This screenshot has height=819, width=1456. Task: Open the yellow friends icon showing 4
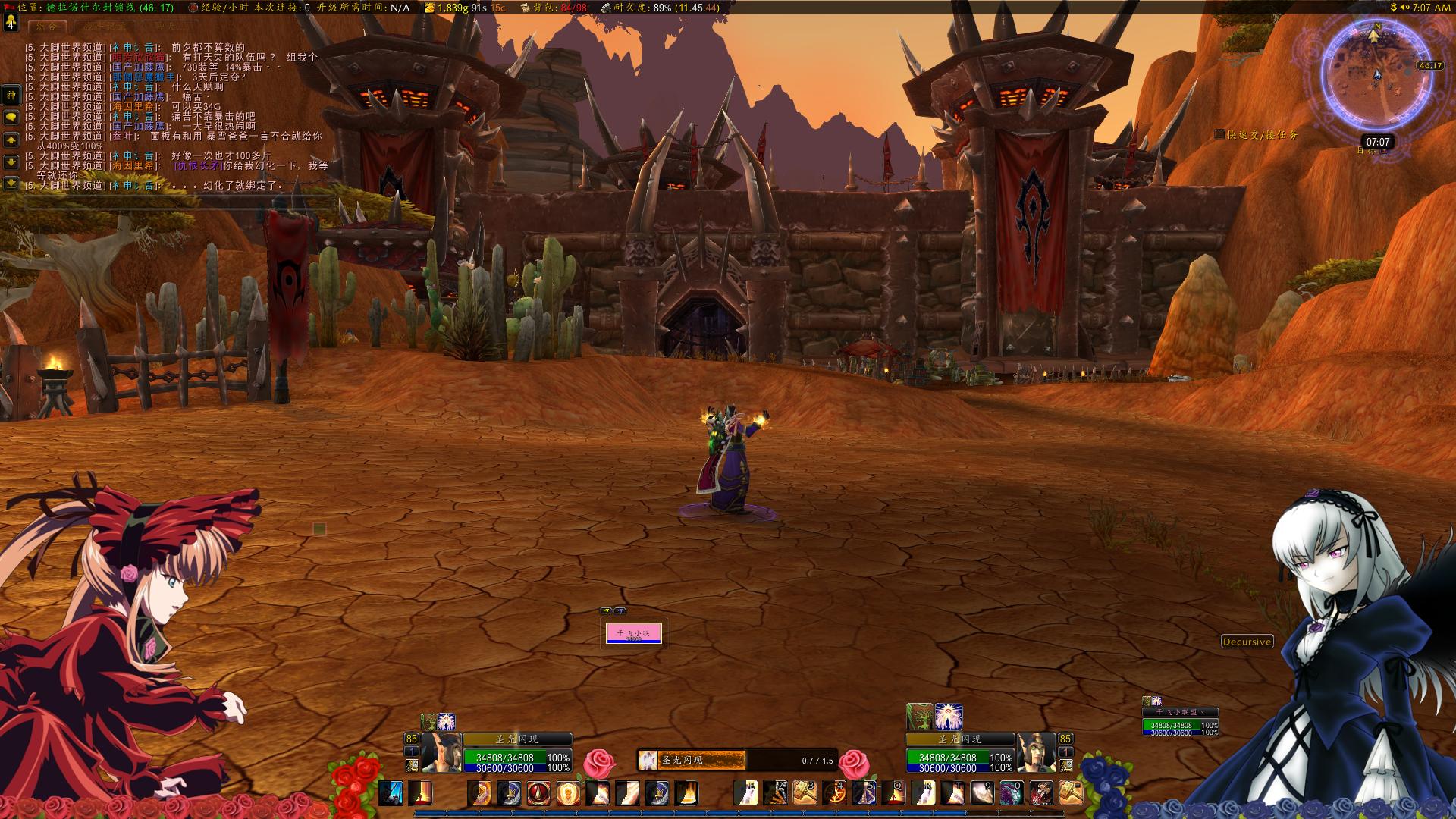coord(11,22)
